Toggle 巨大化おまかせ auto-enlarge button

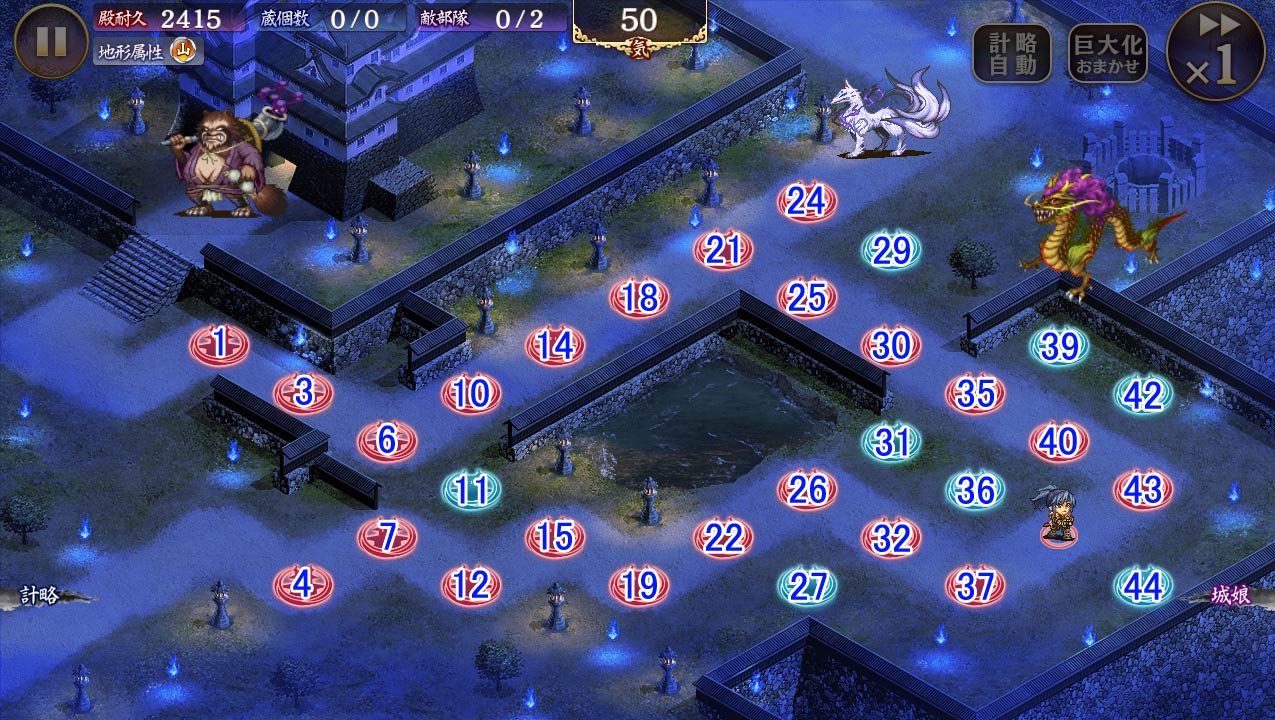click(x=1106, y=53)
